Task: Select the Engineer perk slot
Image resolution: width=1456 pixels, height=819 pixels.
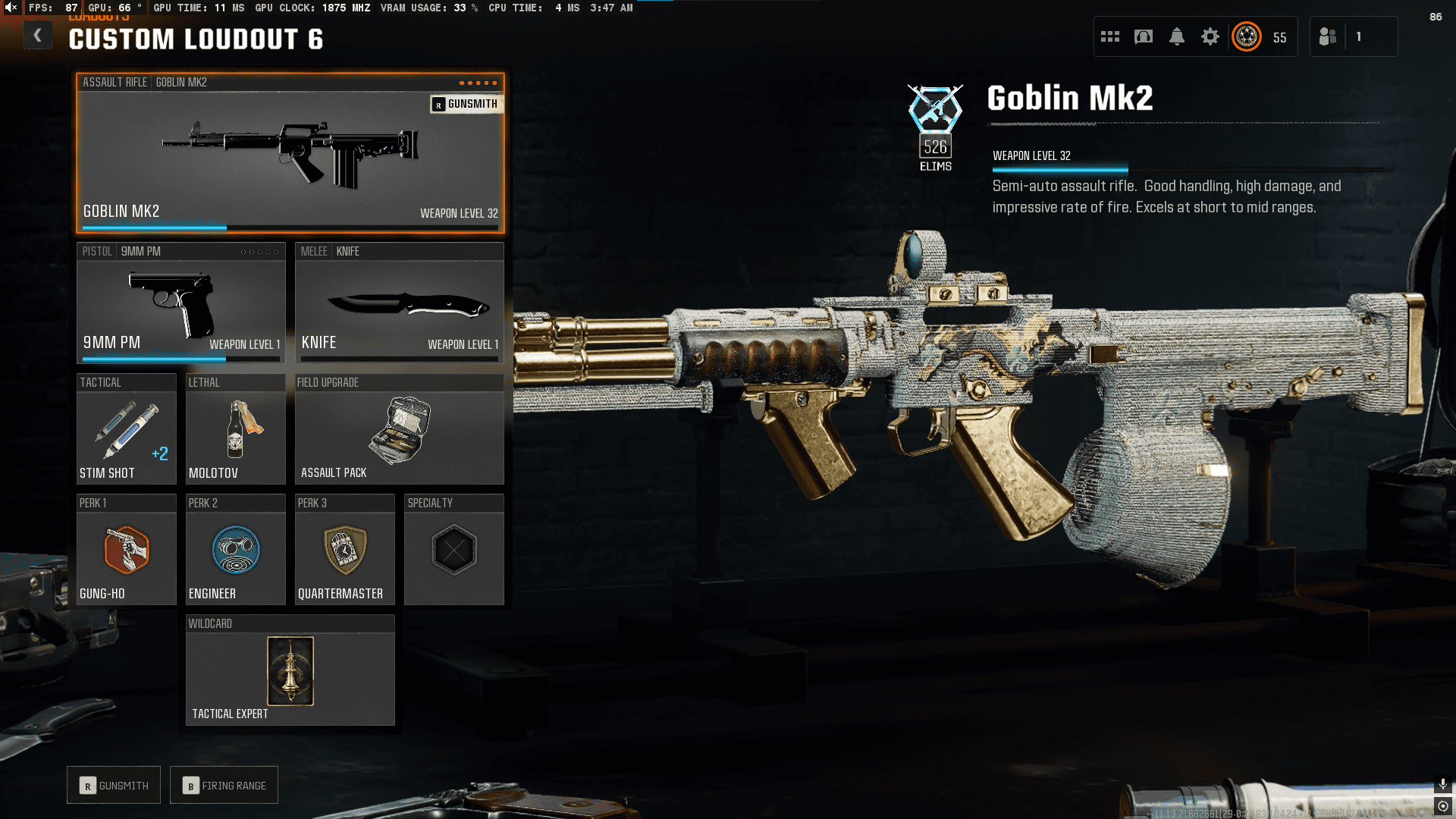Action: point(235,550)
